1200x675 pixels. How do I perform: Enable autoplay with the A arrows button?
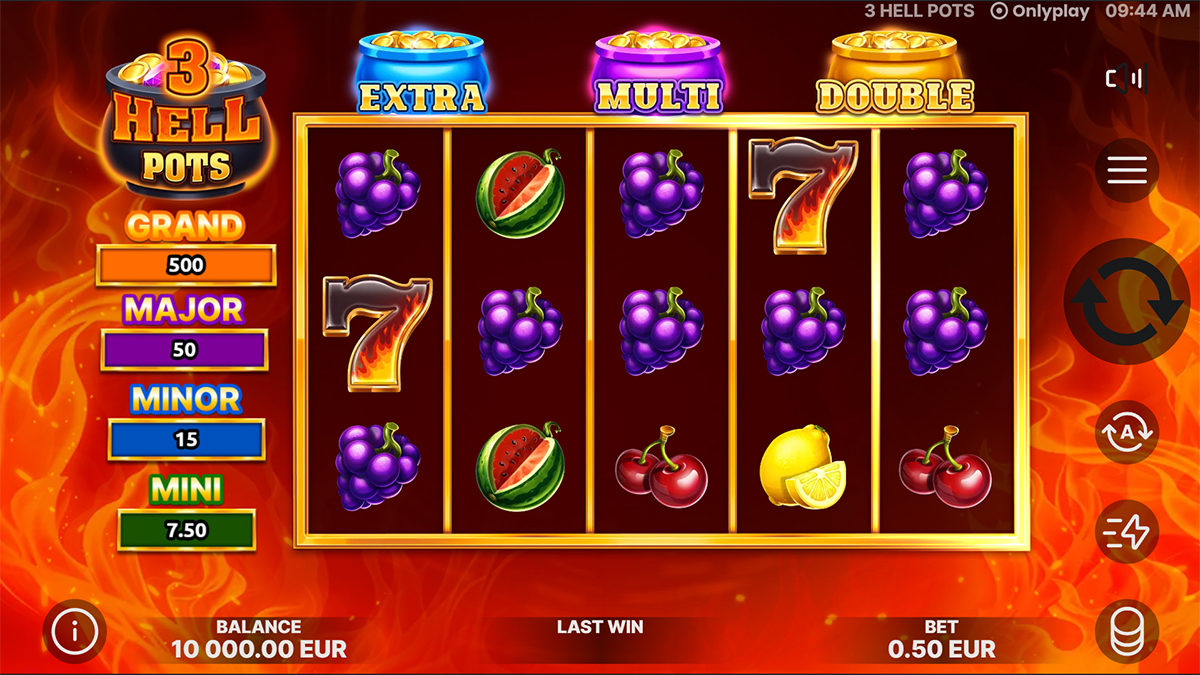click(1127, 432)
